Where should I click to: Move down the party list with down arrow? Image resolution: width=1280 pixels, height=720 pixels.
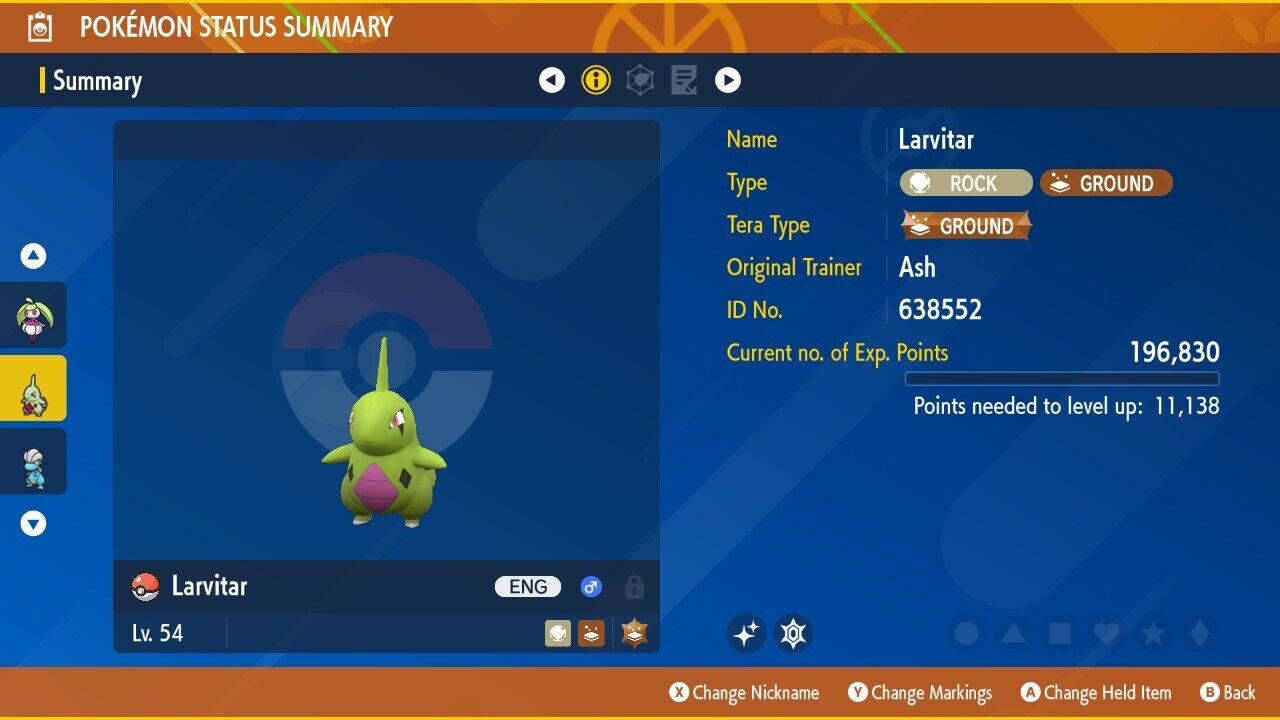(x=34, y=523)
